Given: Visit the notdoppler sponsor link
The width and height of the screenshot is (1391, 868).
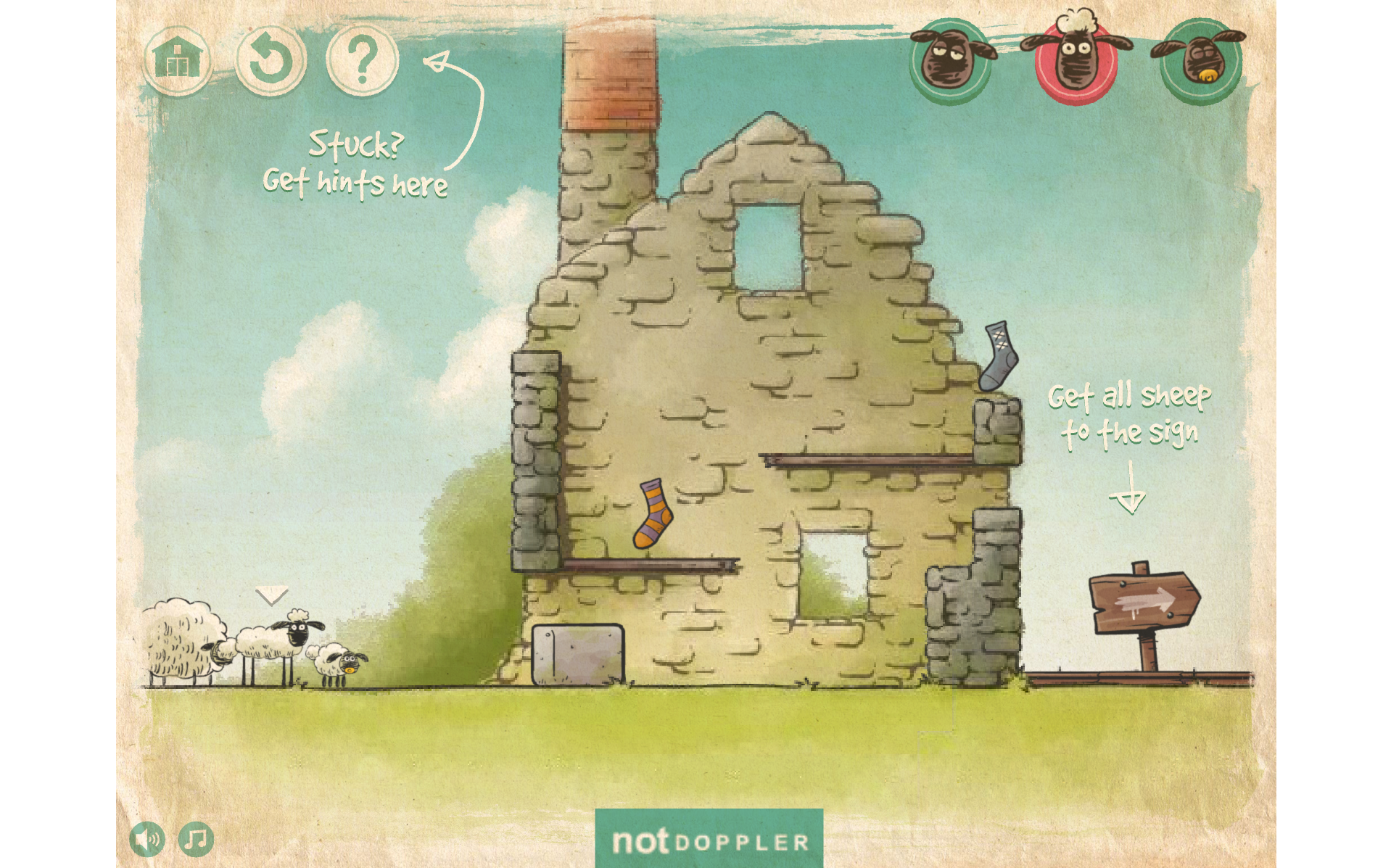Looking at the screenshot, I should [709, 840].
